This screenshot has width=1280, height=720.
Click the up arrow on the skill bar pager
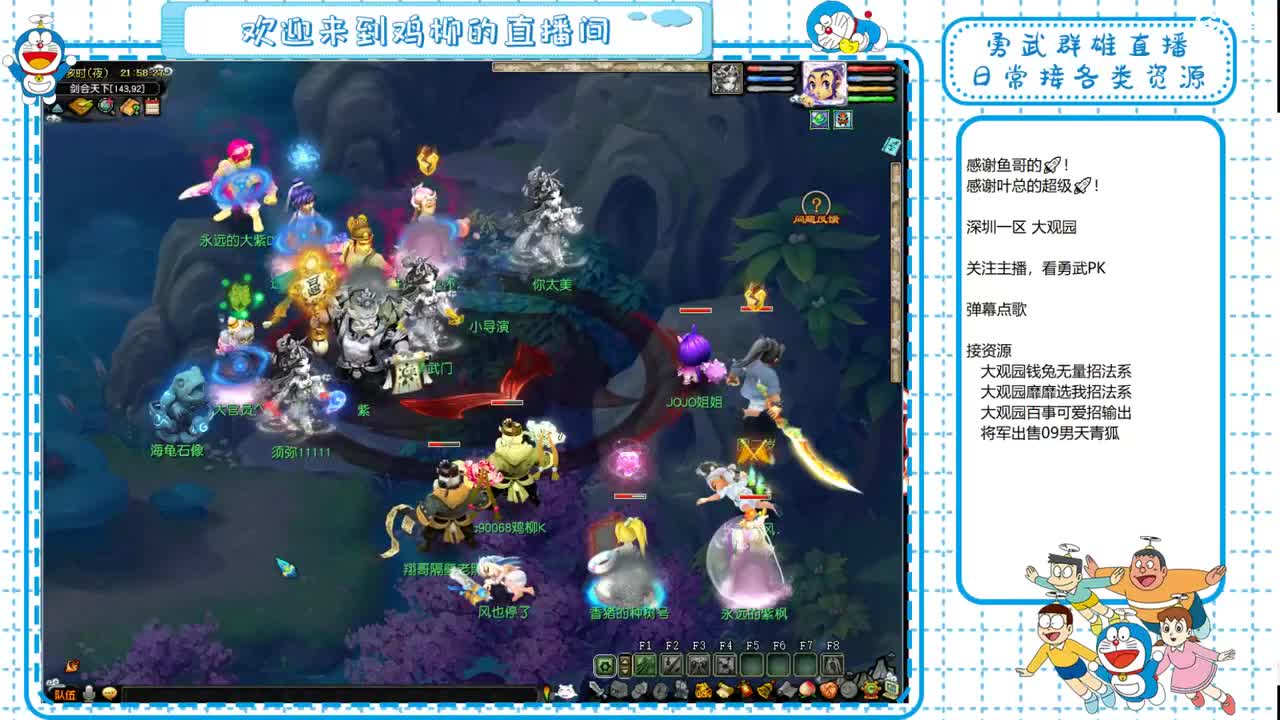click(624, 660)
